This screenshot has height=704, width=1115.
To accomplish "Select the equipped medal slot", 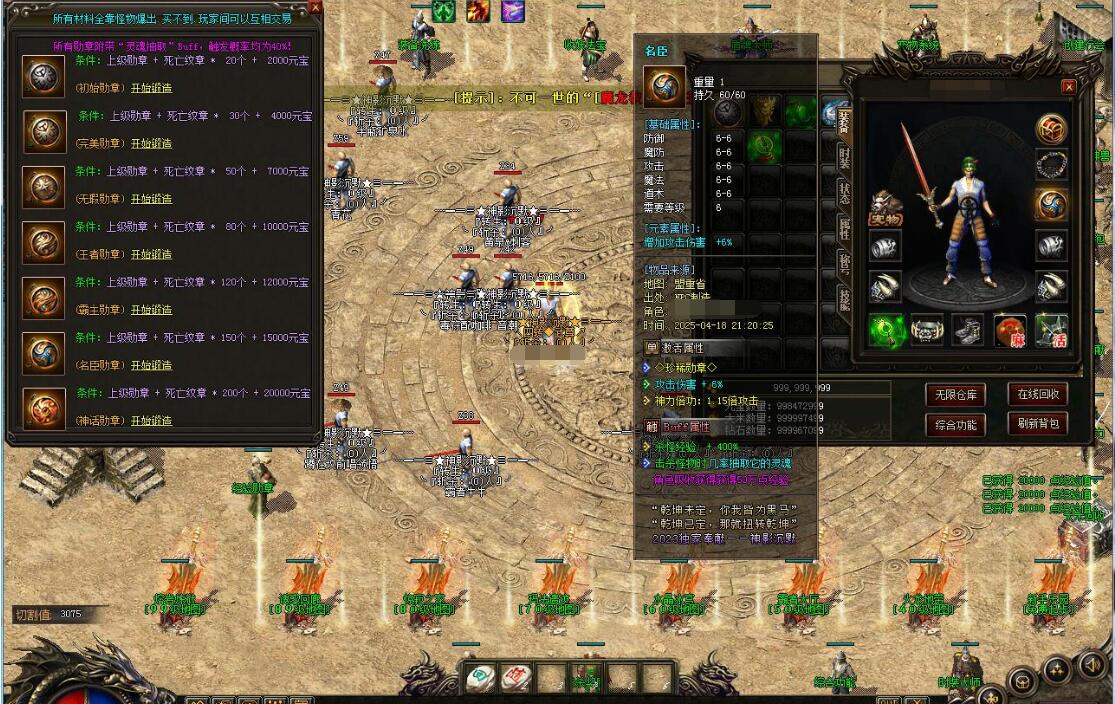I will click(1050, 204).
